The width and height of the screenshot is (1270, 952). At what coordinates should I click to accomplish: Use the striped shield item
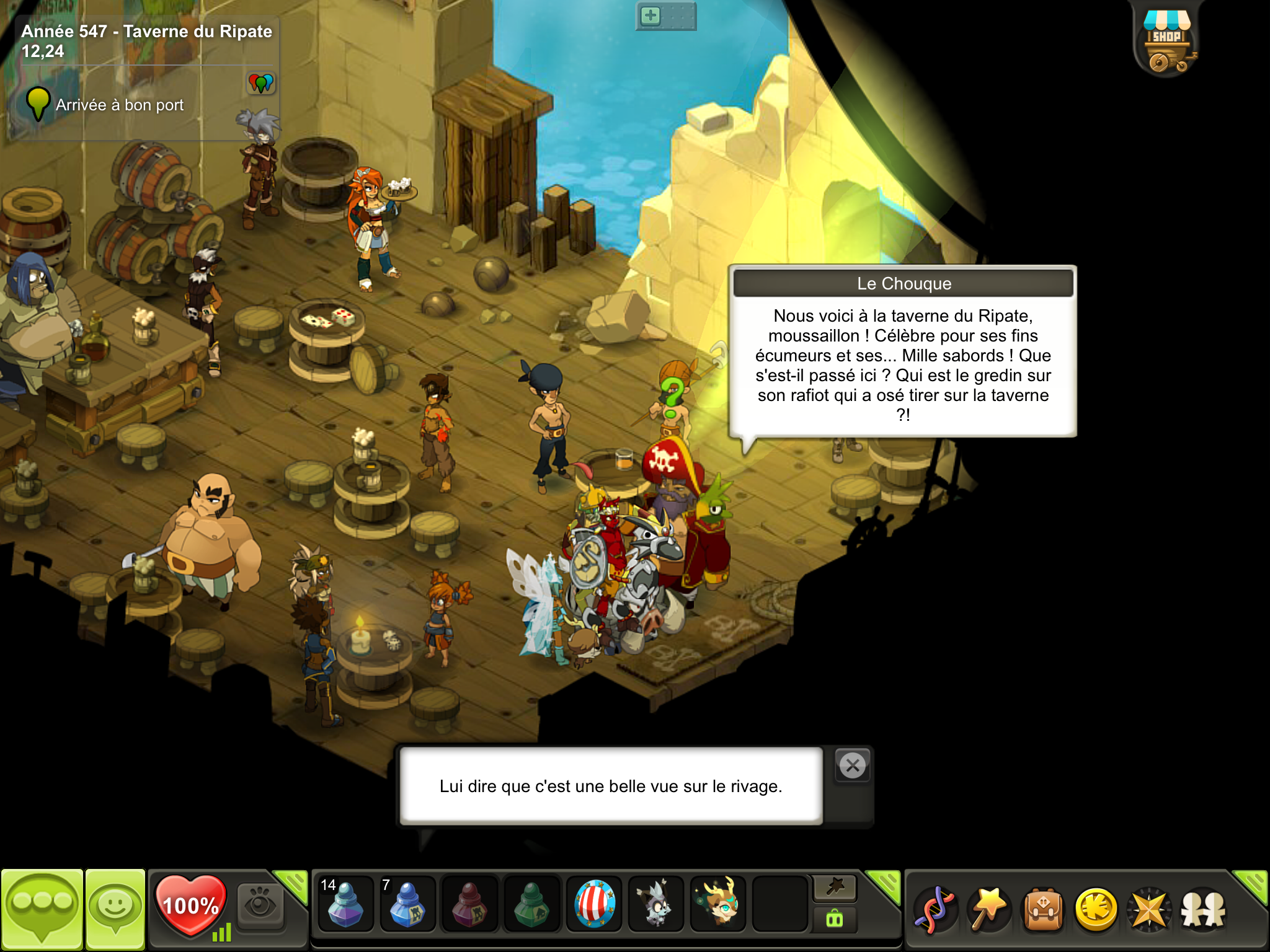[594, 904]
